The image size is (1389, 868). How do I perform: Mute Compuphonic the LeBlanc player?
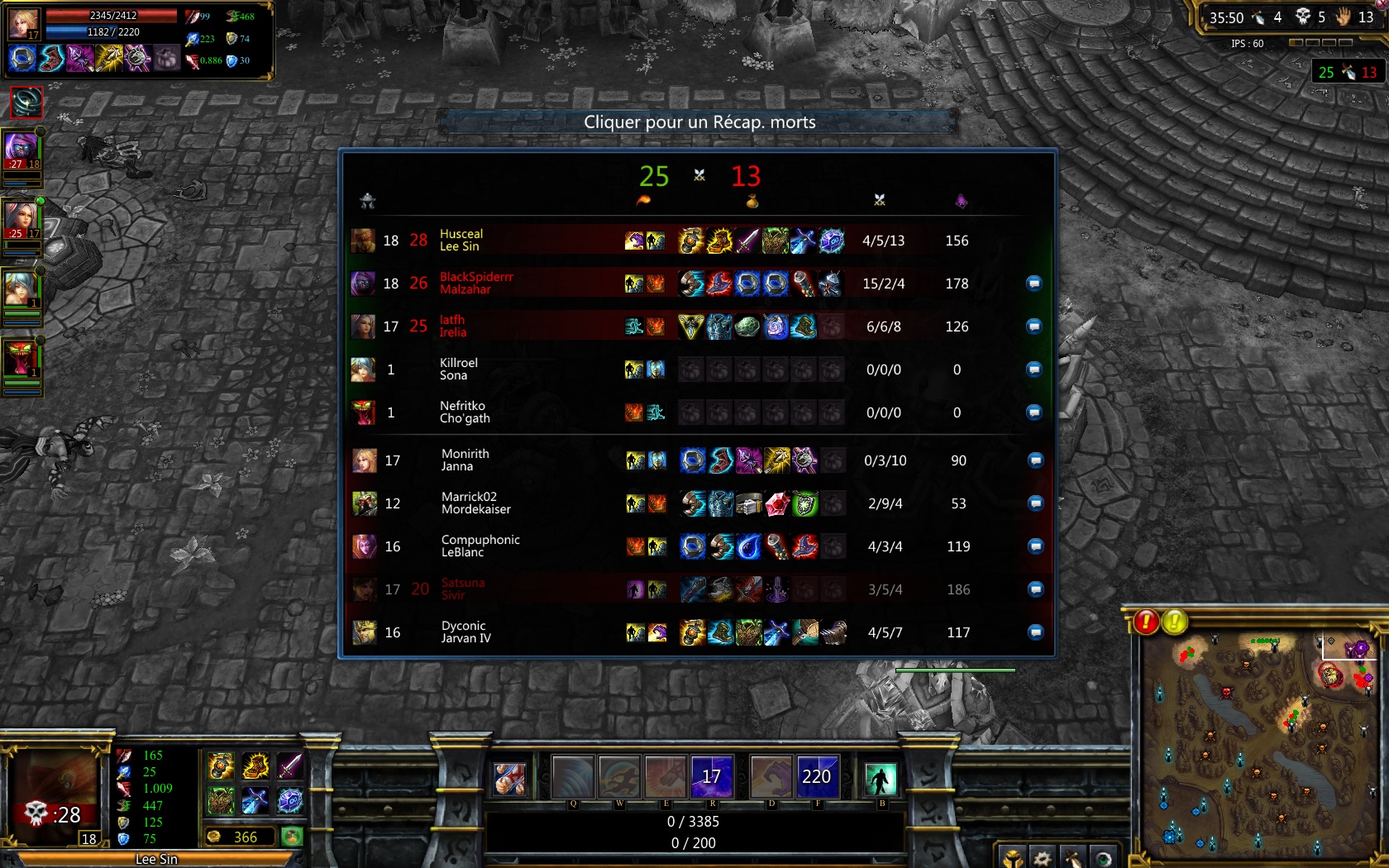(1035, 546)
